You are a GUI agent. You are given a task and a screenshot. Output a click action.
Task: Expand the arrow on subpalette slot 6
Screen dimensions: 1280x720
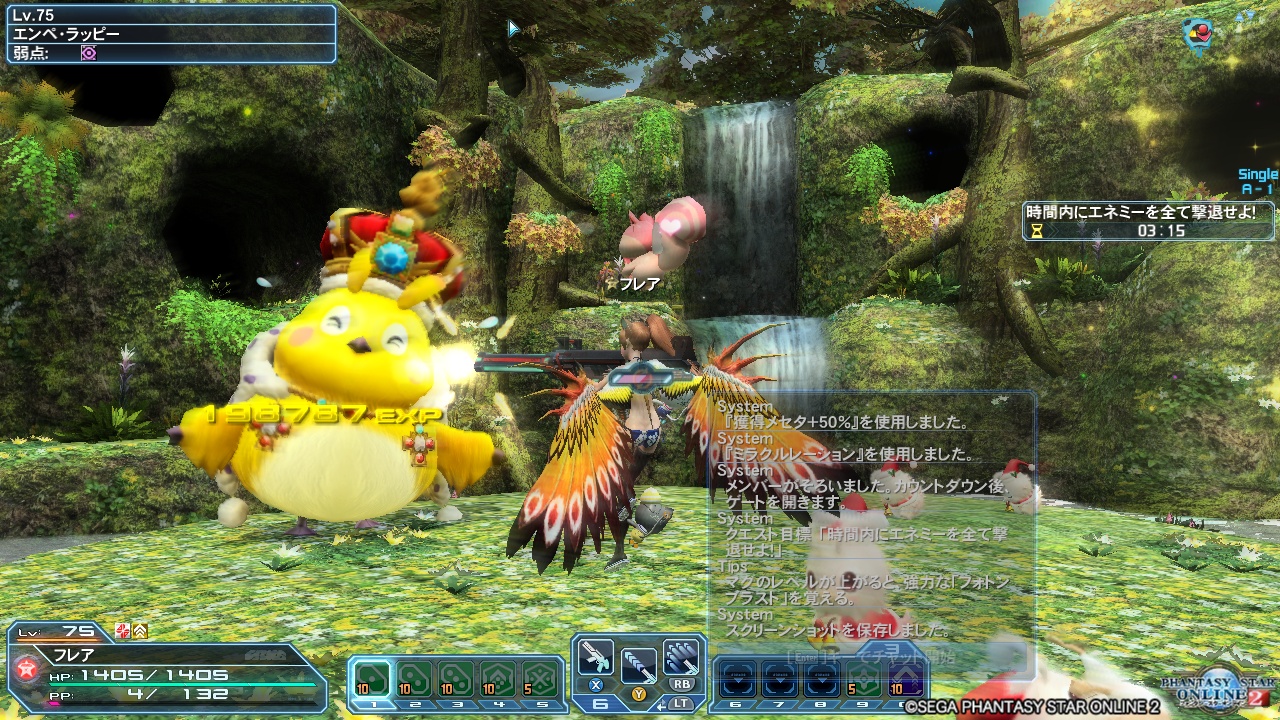coord(737,680)
